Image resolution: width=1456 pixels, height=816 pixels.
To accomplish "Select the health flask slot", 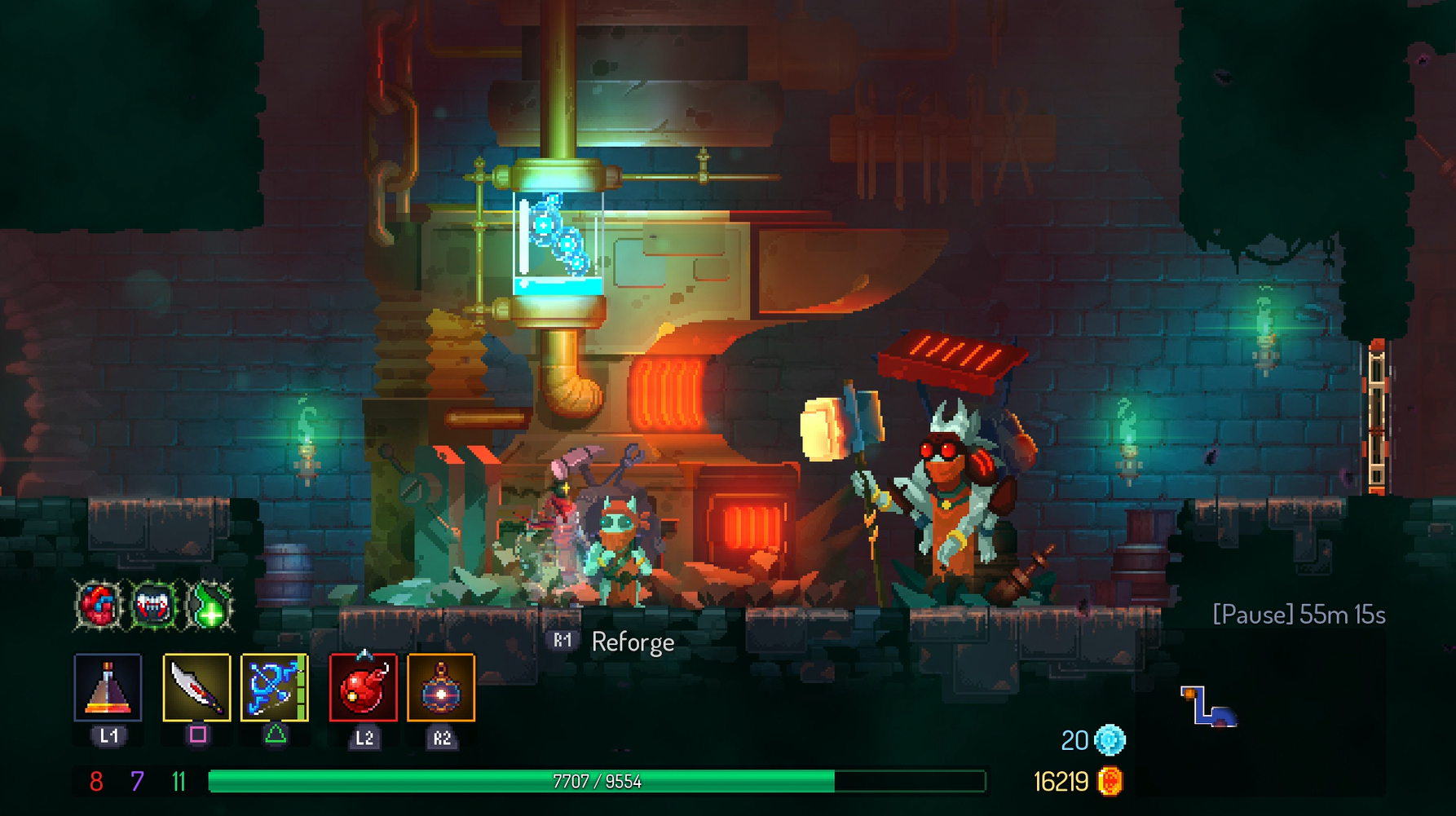I will click(108, 687).
